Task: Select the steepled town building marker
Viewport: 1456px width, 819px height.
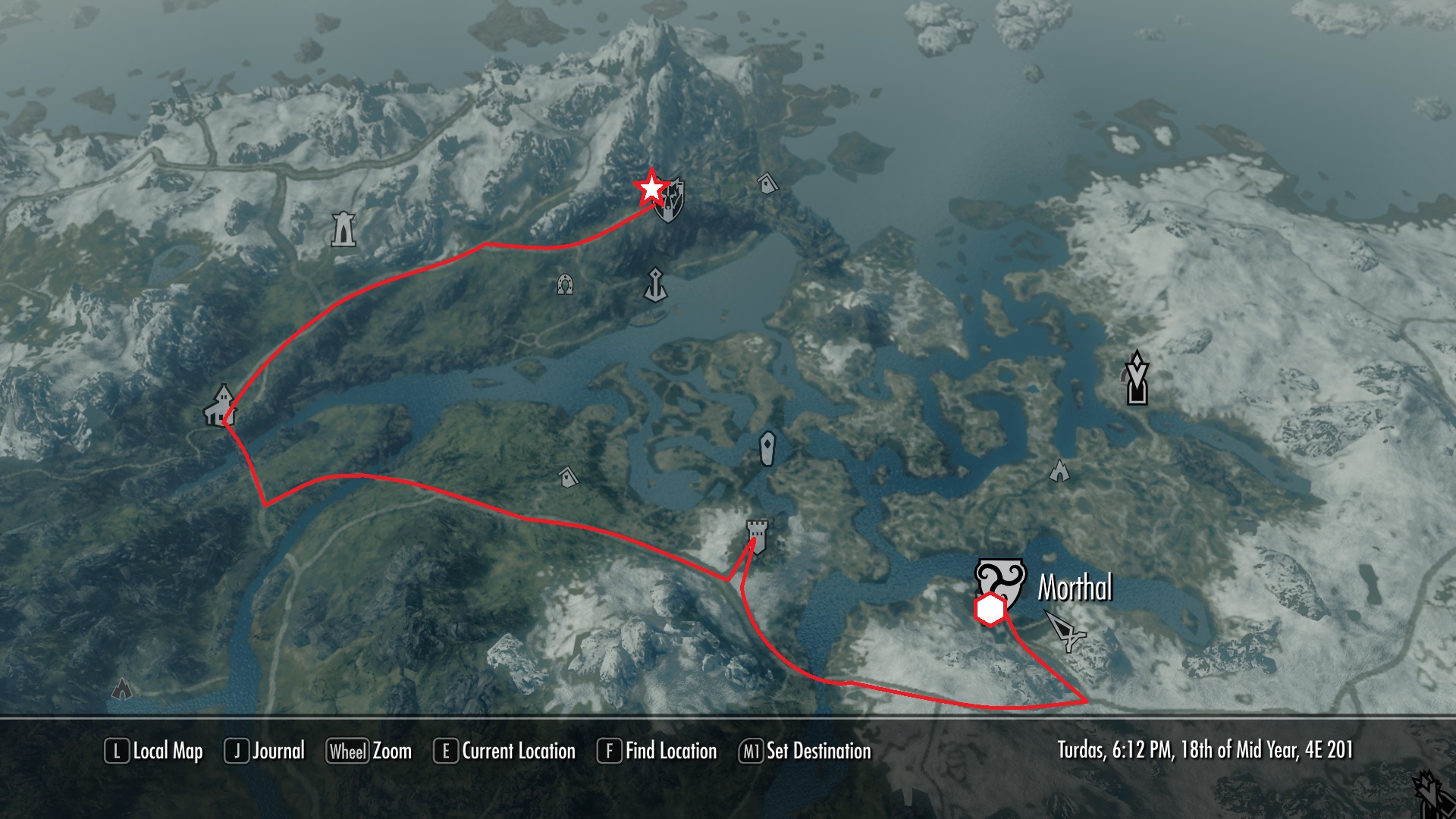Action: [x=221, y=405]
